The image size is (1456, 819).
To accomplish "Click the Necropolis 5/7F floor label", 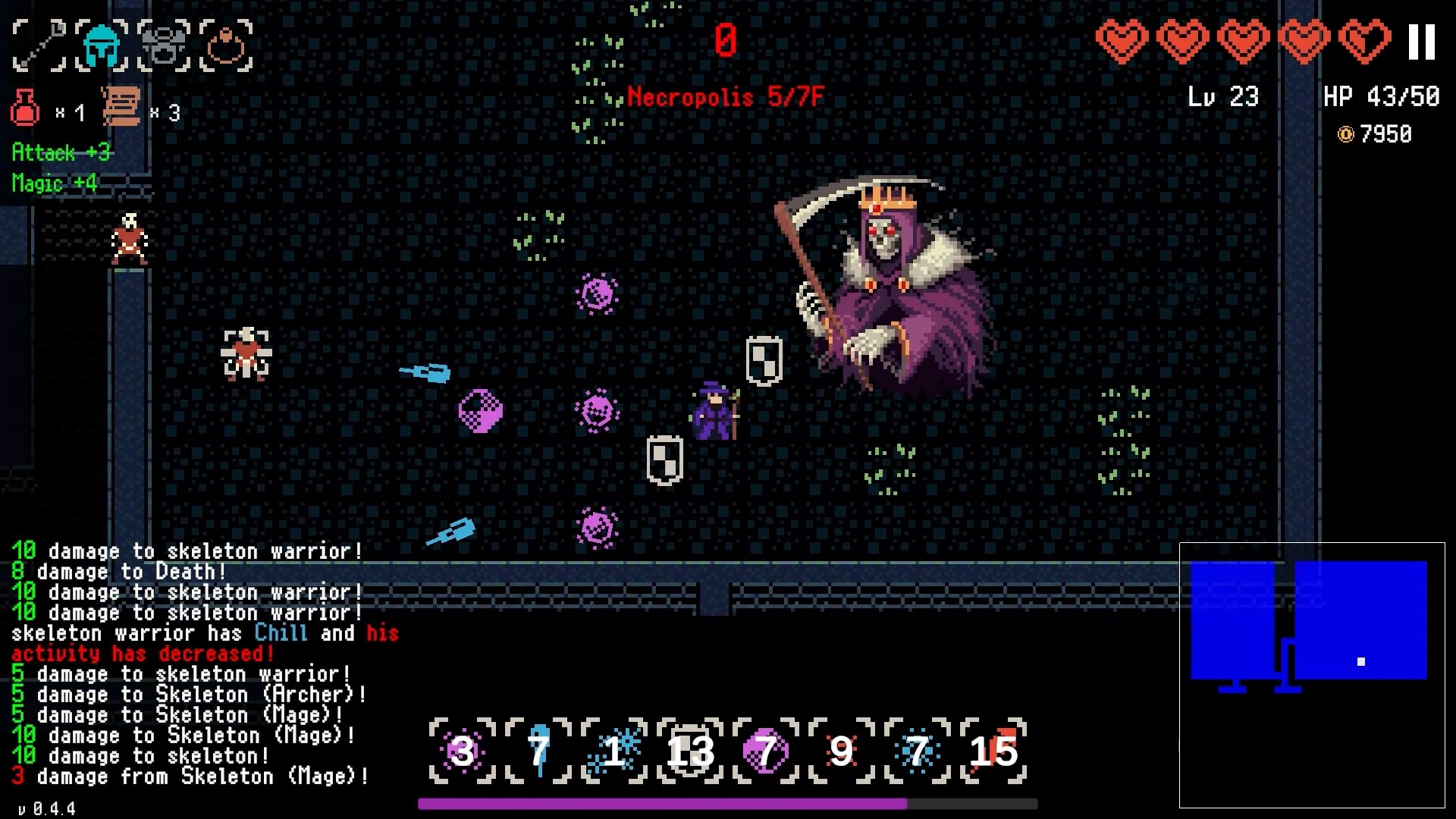I will coord(726,98).
